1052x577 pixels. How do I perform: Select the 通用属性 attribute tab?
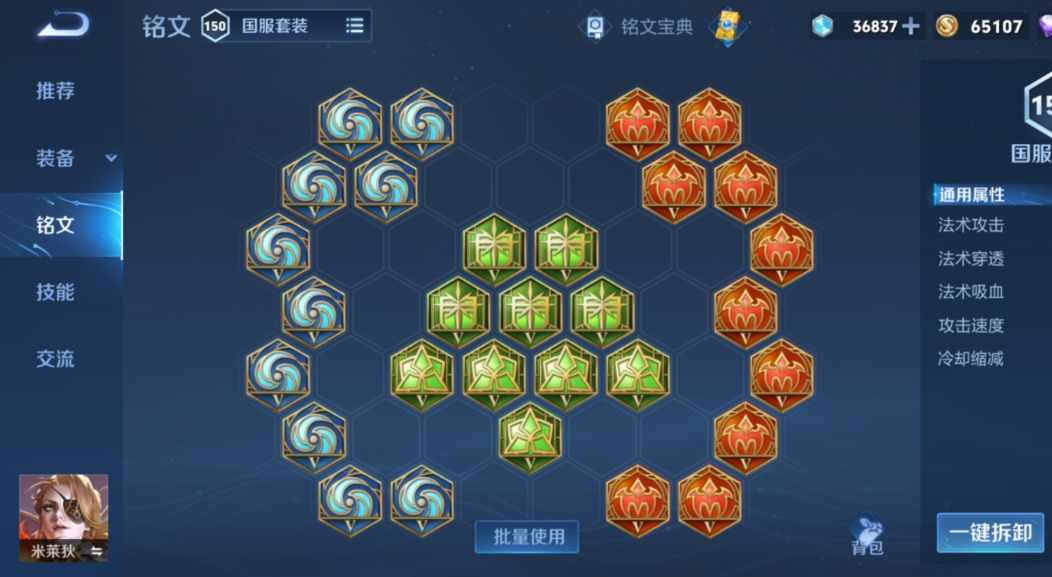(x=971, y=195)
